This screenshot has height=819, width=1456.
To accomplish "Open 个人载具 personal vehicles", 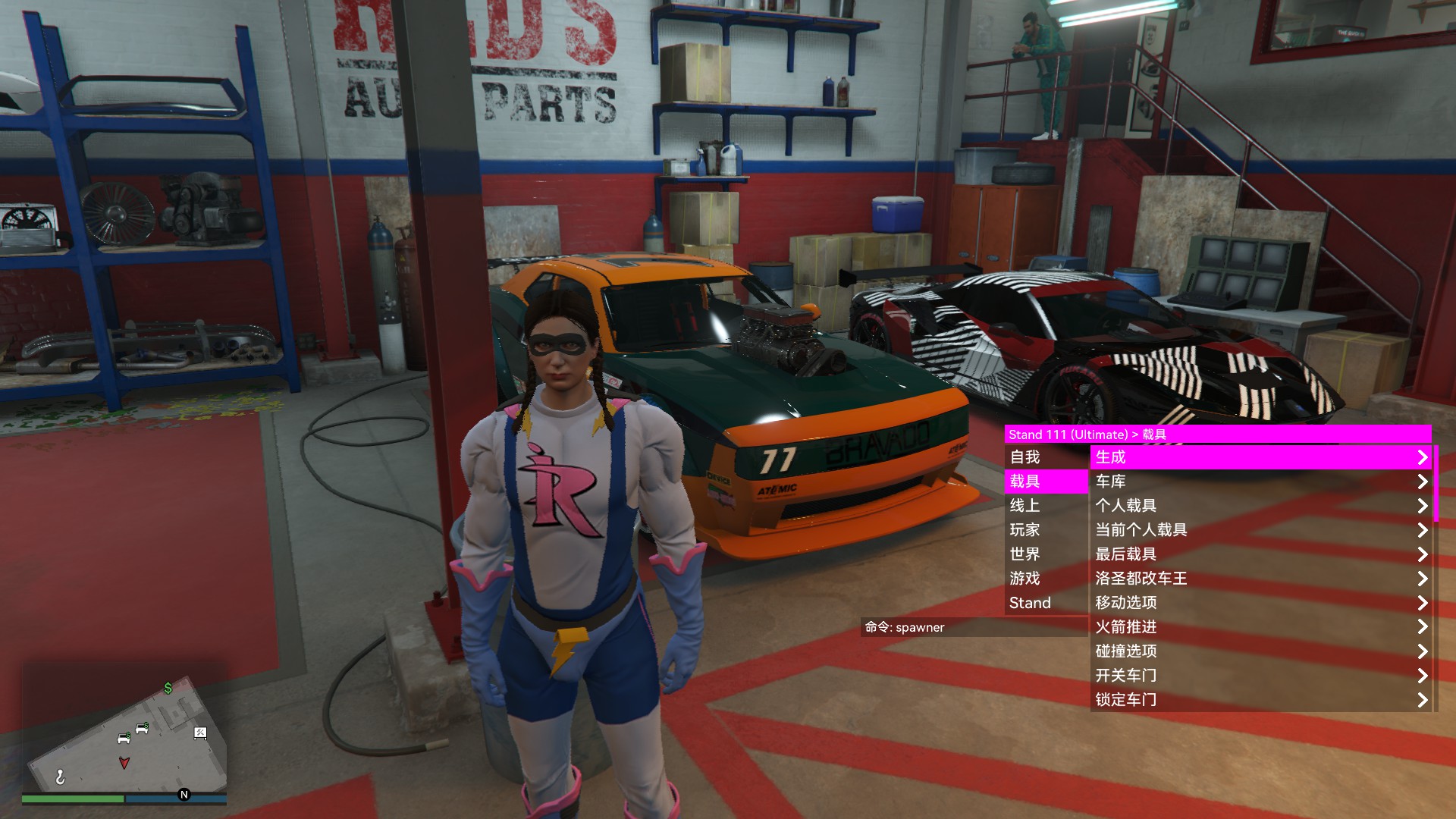I will [1259, 506].
